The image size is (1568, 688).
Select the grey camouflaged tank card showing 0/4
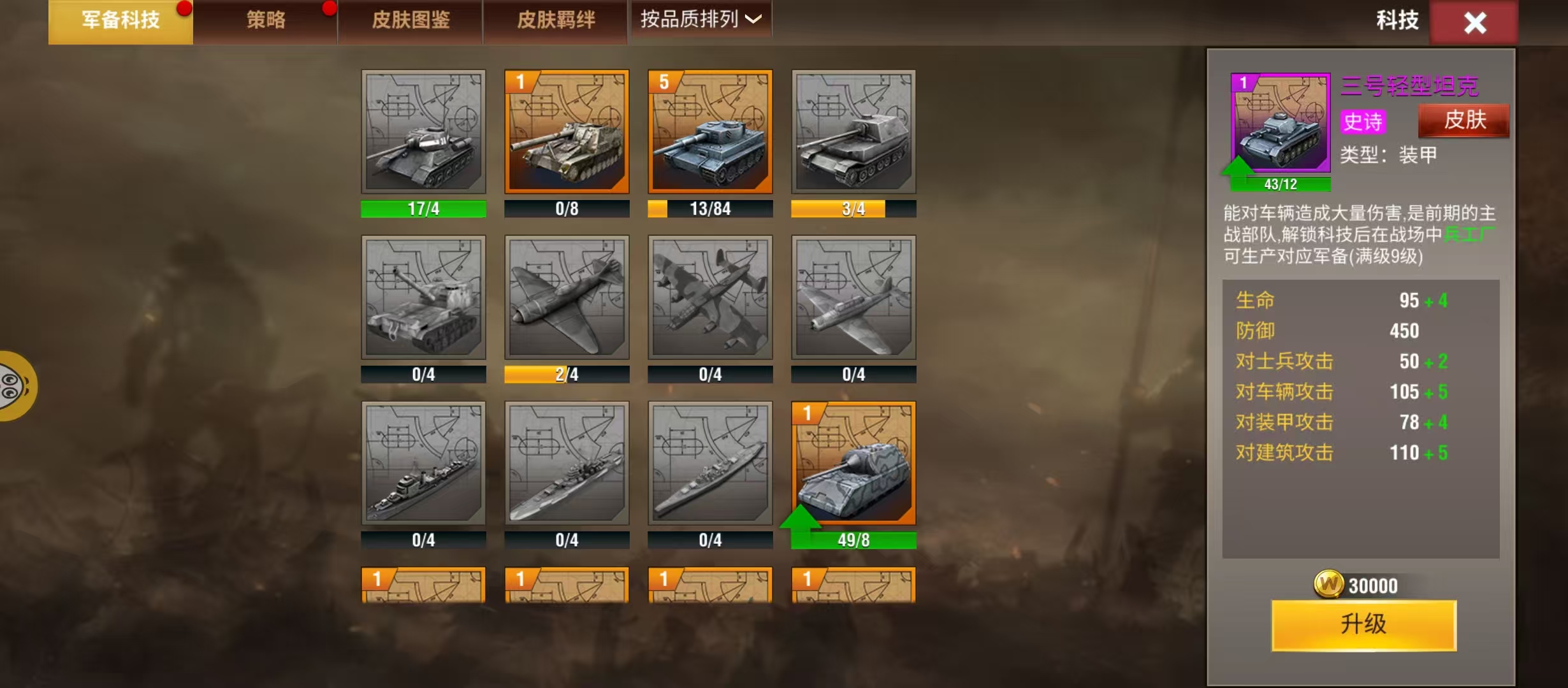(423, 297)
